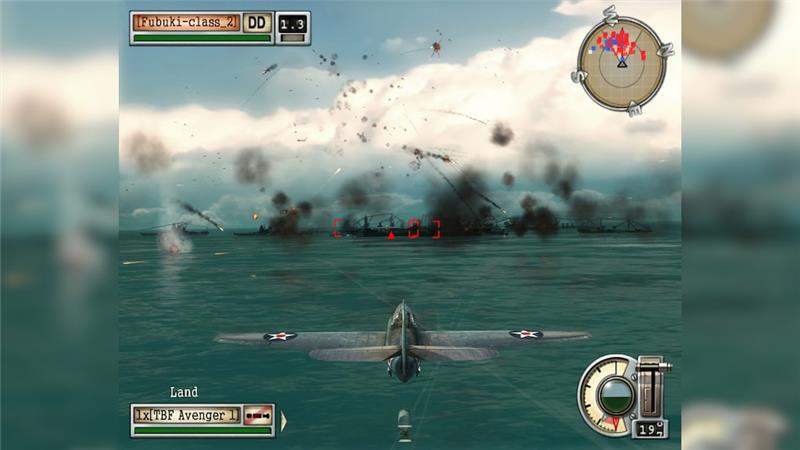The image size is (800, 450).
Task: Expand the arrow next to the unit panel
Action: (283, 421)
